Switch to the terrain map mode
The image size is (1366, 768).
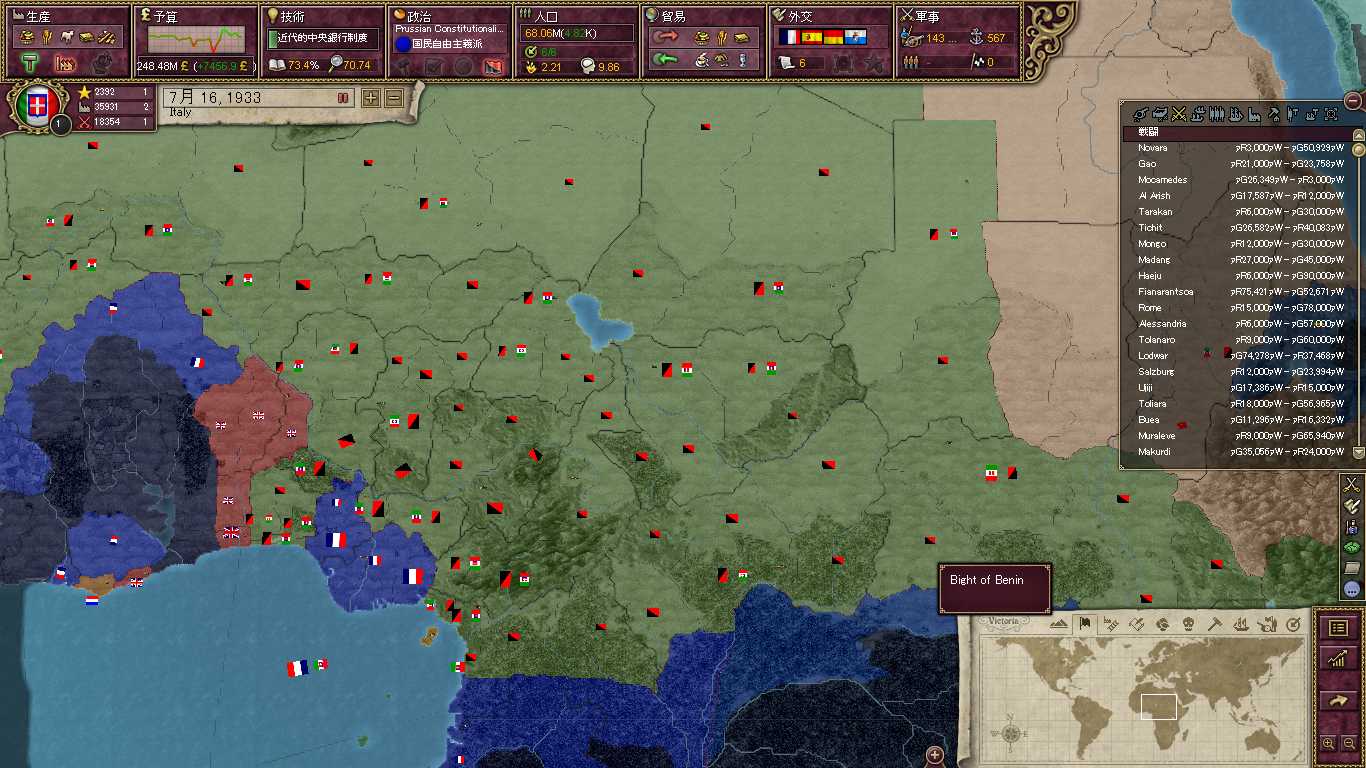[1059, 624]
